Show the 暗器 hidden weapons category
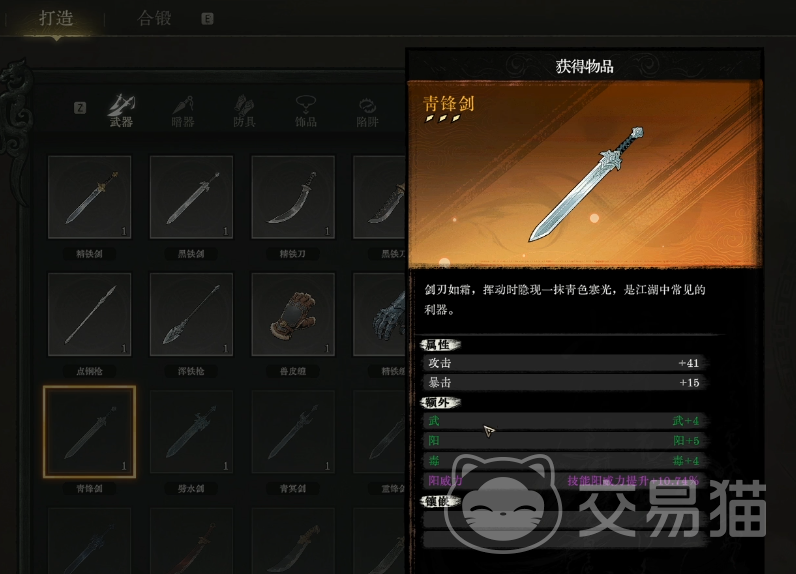This screenshot has width=796, height=574. (x=182, y=110)
